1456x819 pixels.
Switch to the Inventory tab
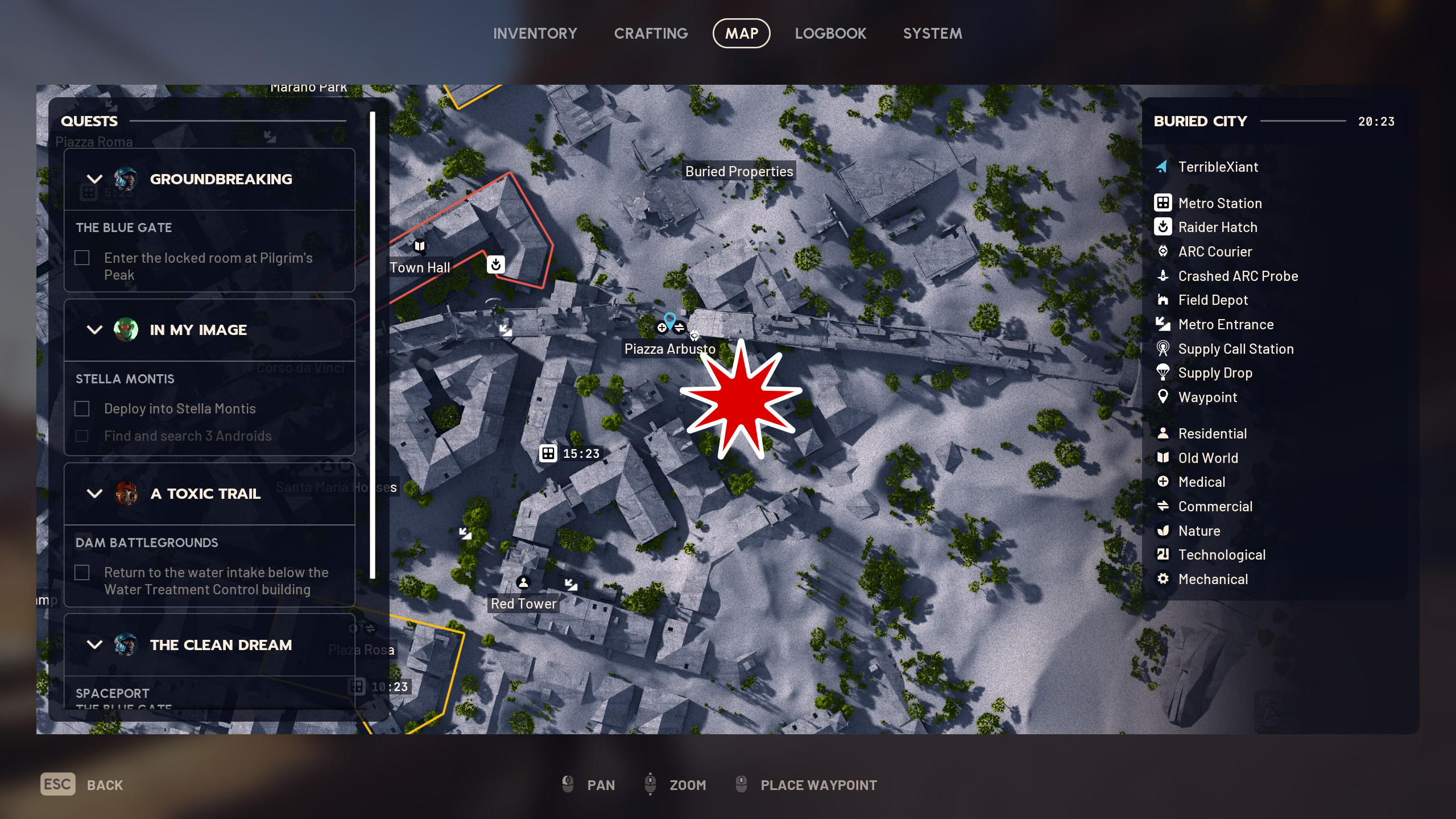535,34
